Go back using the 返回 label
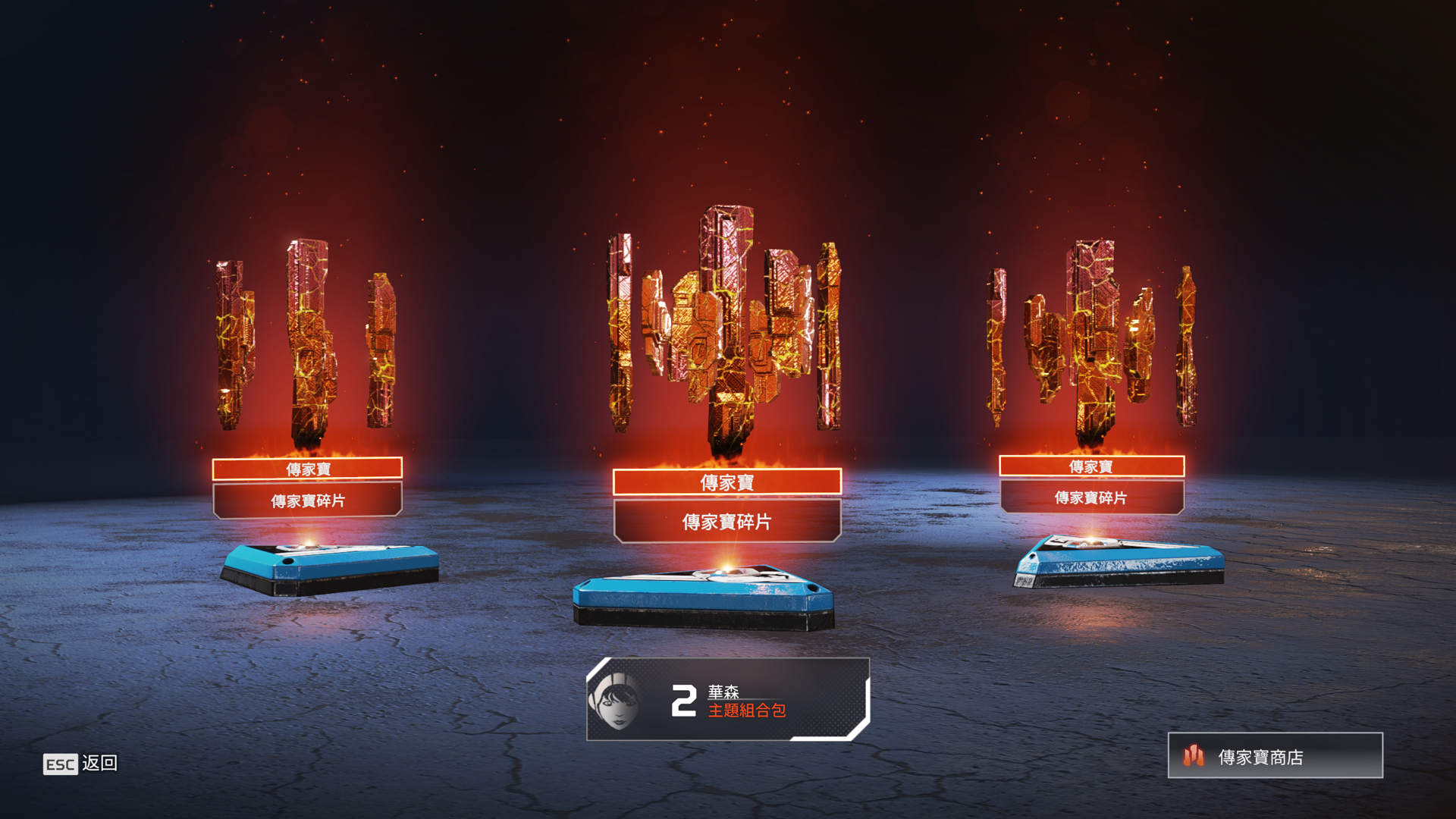The image size is (1456, 819). [99, 763]
